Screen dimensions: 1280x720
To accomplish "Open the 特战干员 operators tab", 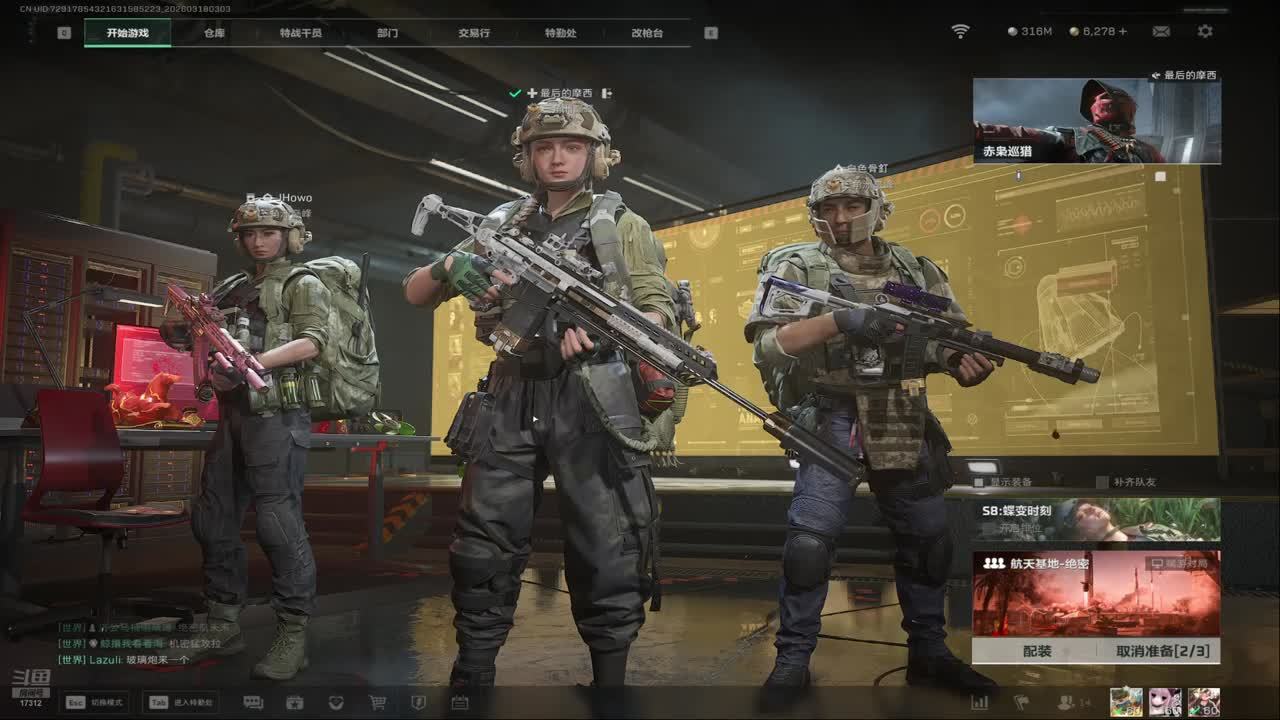I will tap(301, 33).
